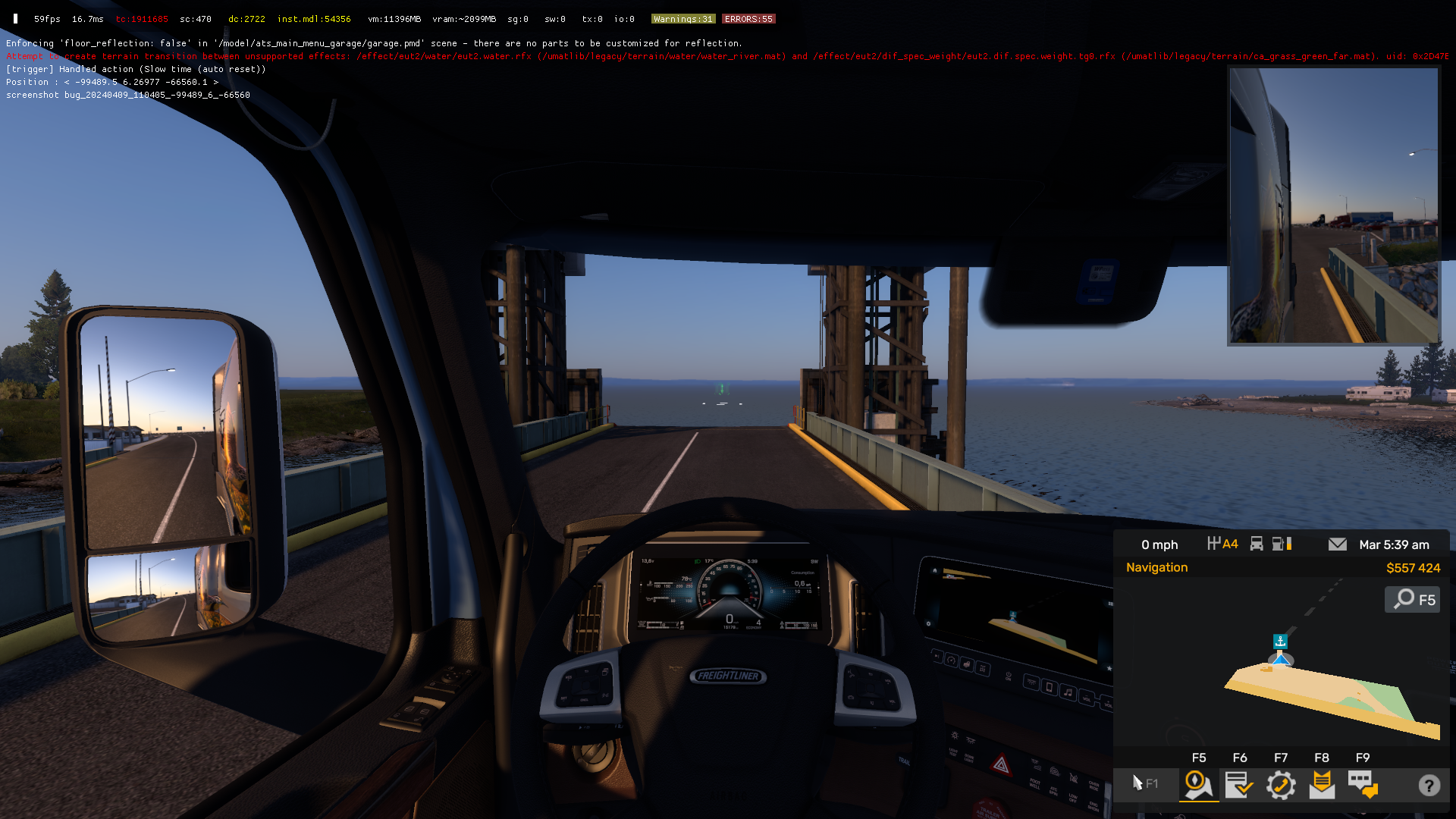This screenshot has width=1456, height=819.
Task: Open truck diagnostics via the gear-wrench icon
Action: tap(1282, 786)
